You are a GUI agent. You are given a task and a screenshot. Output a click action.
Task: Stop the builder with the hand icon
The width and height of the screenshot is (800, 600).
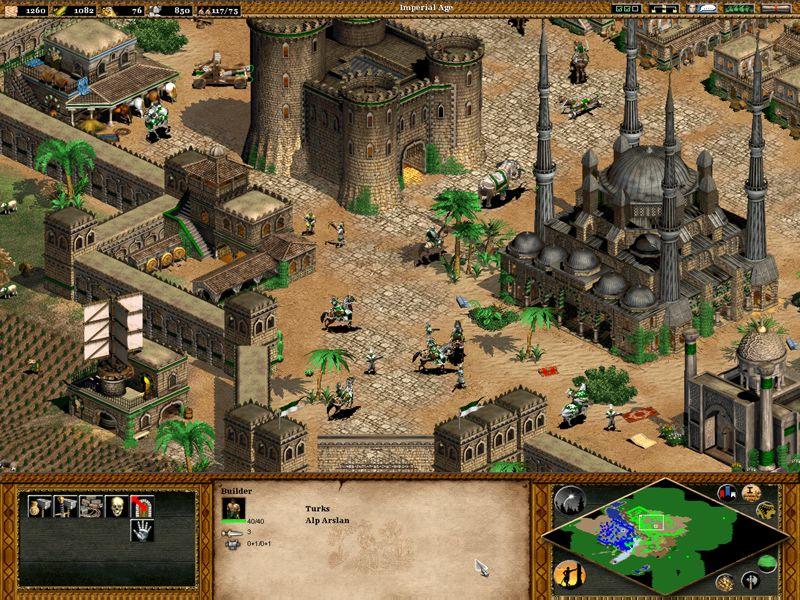(x=142, y=531)
